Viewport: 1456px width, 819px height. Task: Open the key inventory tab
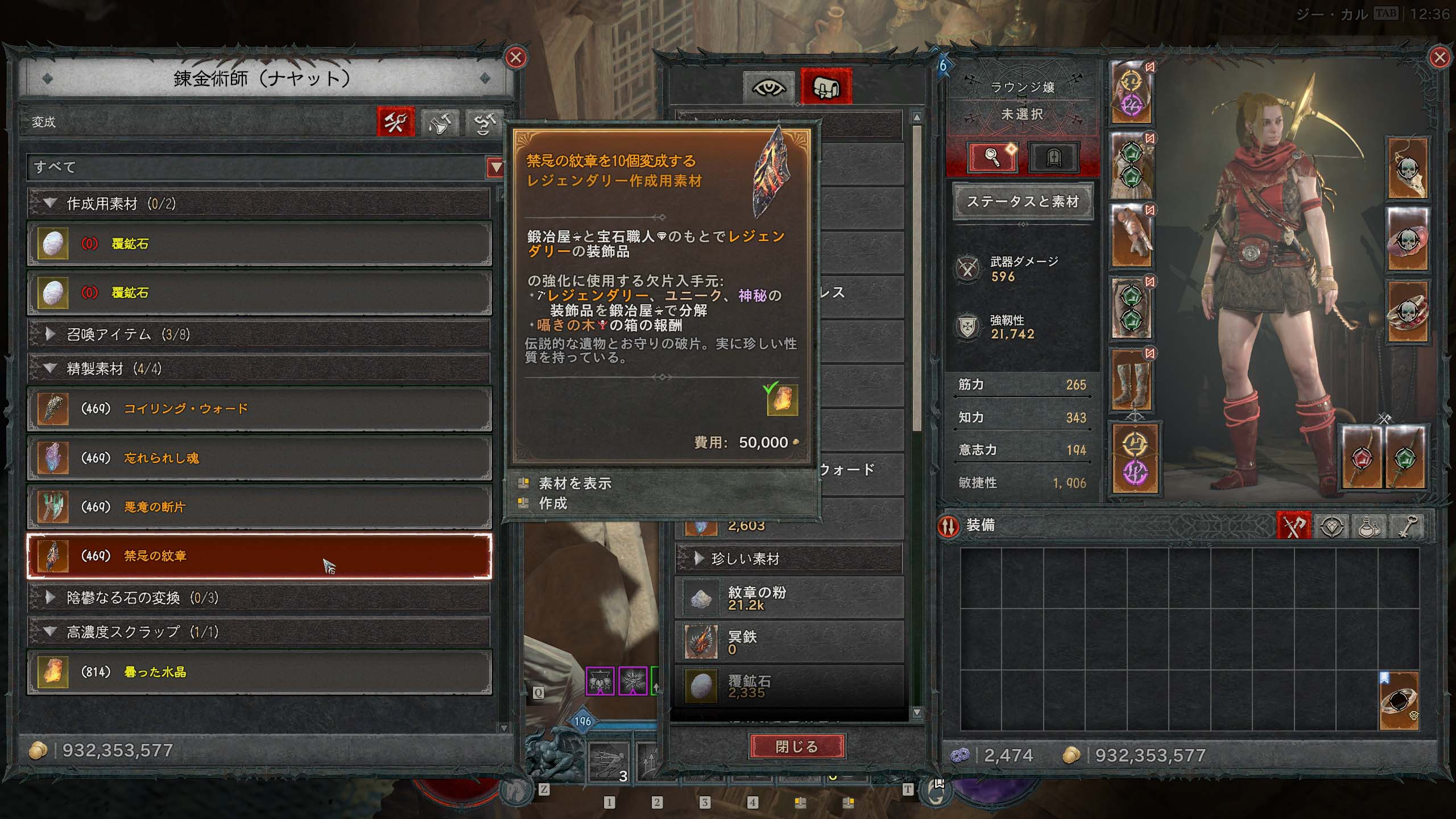(1406, 527)
